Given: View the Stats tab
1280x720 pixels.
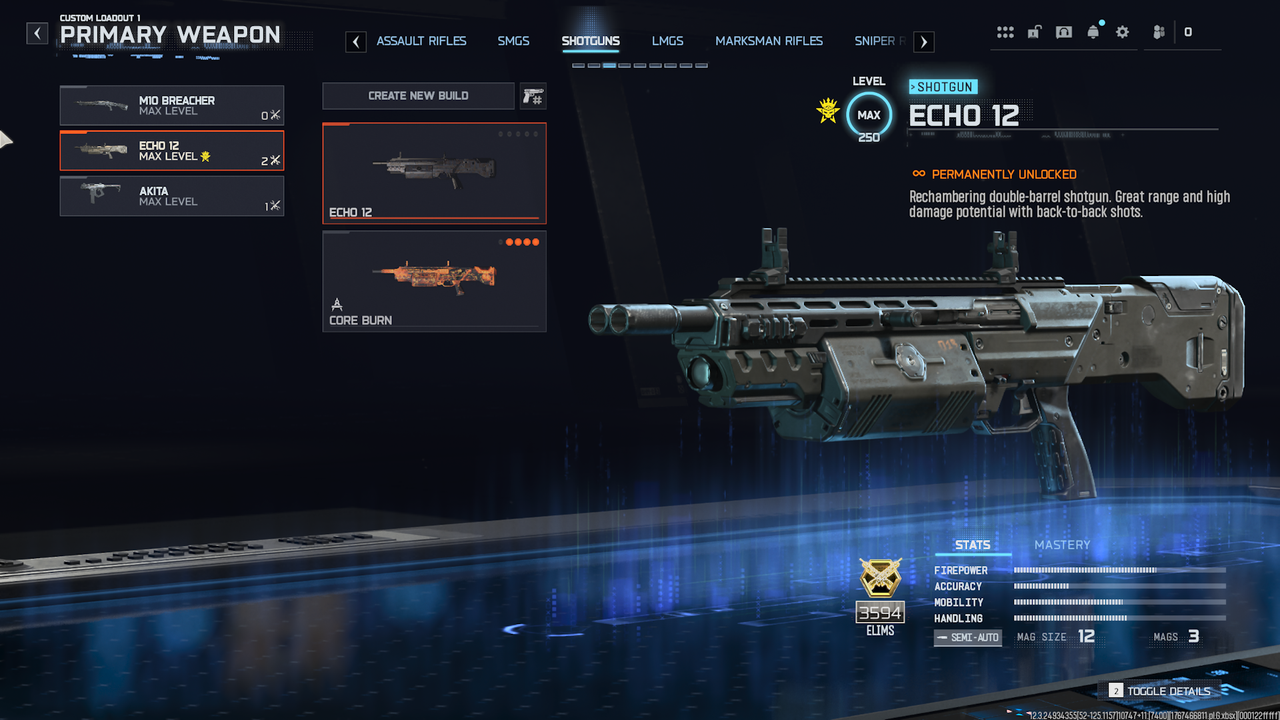Looking at the screenshot, I should click(x=972, y=545).
